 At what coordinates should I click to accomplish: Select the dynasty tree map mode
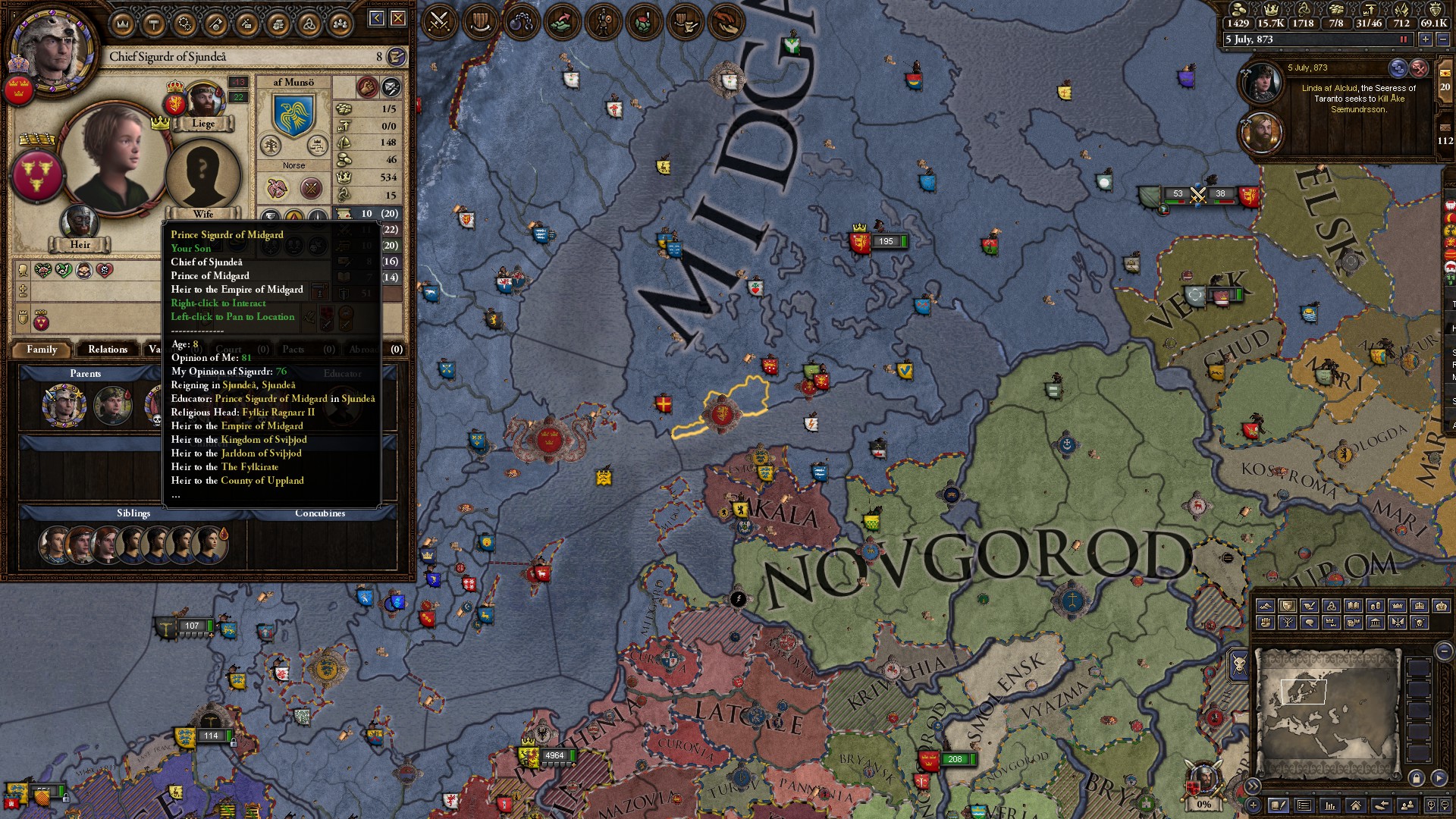(1288, 623)
